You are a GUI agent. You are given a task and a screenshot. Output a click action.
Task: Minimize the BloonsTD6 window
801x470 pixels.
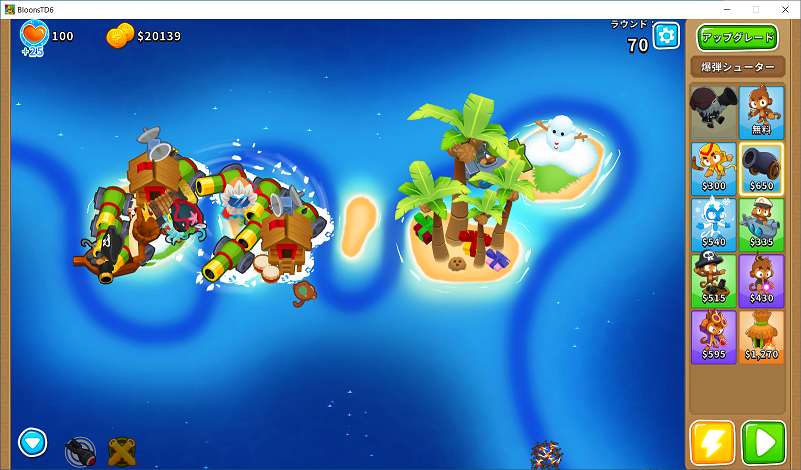(x=728, y=9)
